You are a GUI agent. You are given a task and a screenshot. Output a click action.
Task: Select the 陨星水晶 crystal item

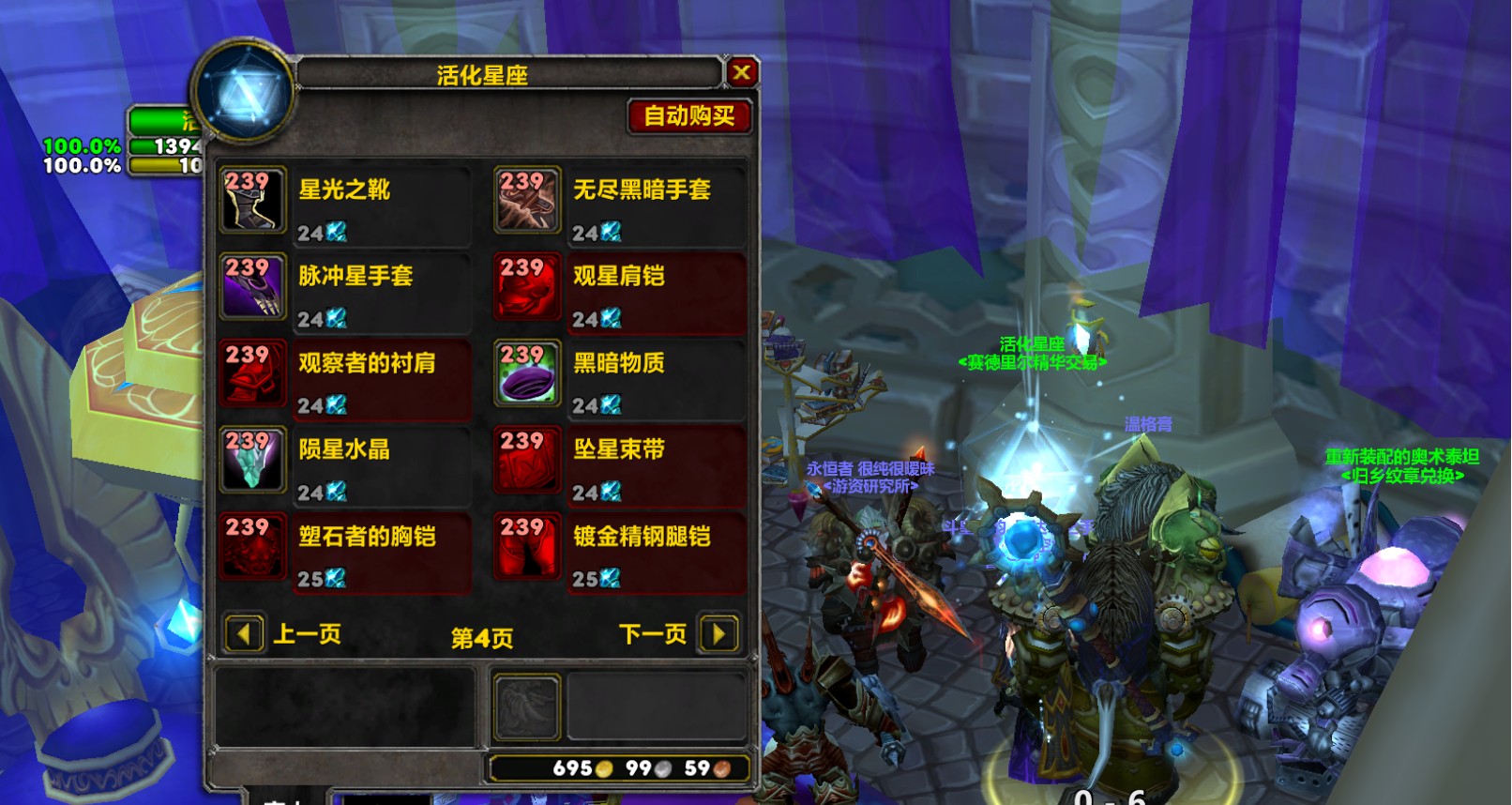pos(253,460)
